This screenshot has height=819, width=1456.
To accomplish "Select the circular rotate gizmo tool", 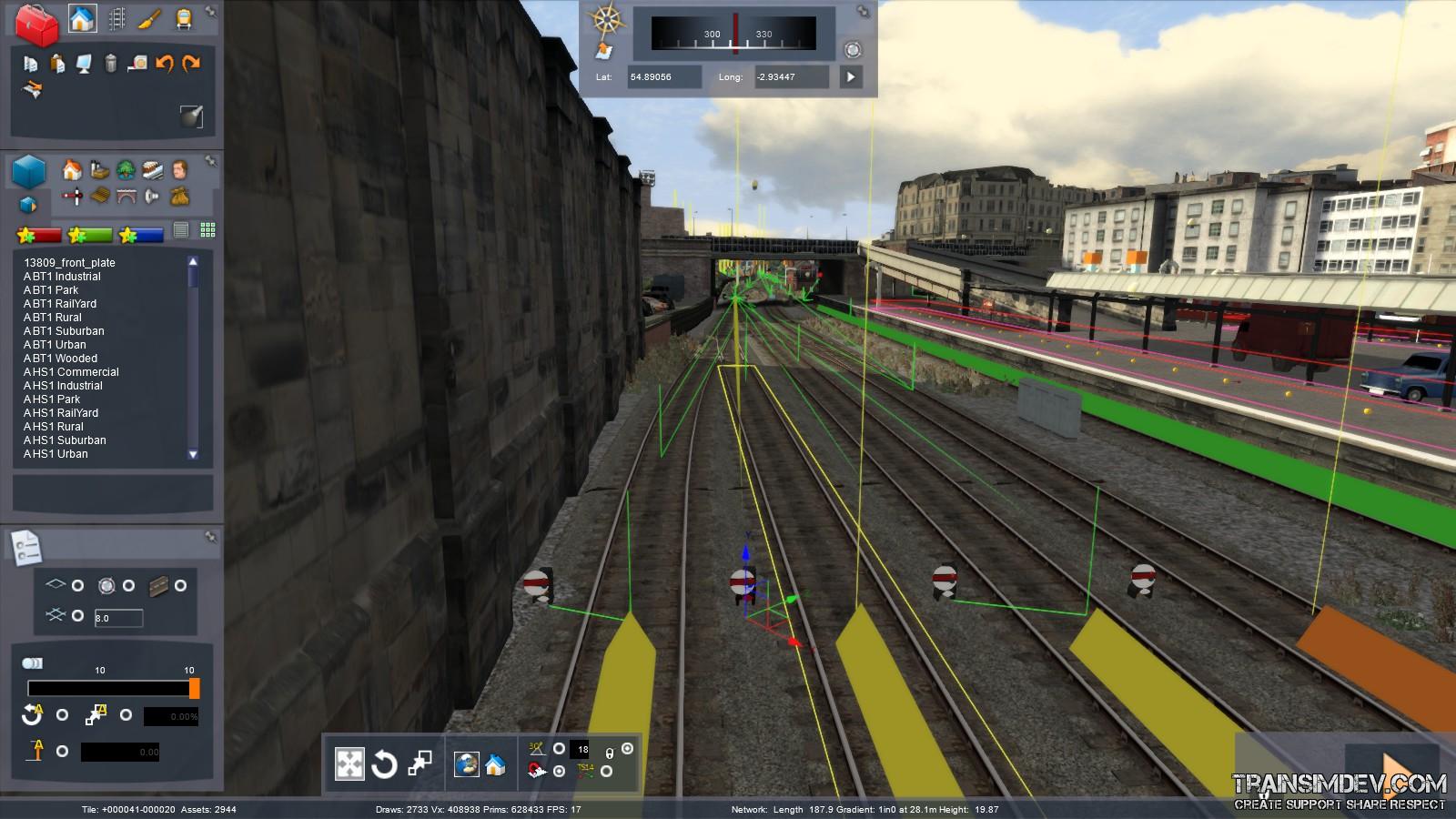I will [384, 763].
